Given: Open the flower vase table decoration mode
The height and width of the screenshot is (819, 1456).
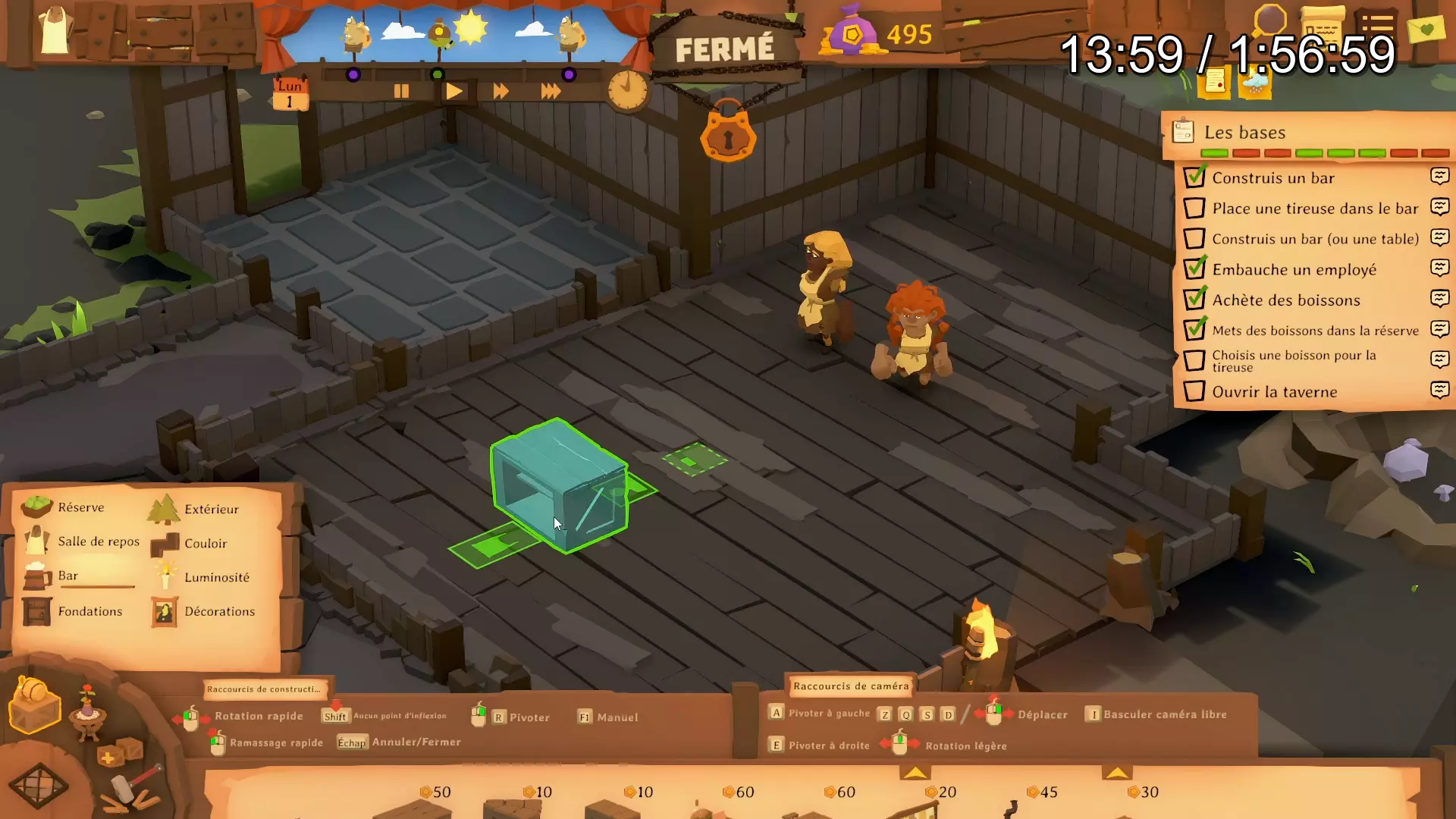Looking at the screenshot, I should (x=88, y=713).
